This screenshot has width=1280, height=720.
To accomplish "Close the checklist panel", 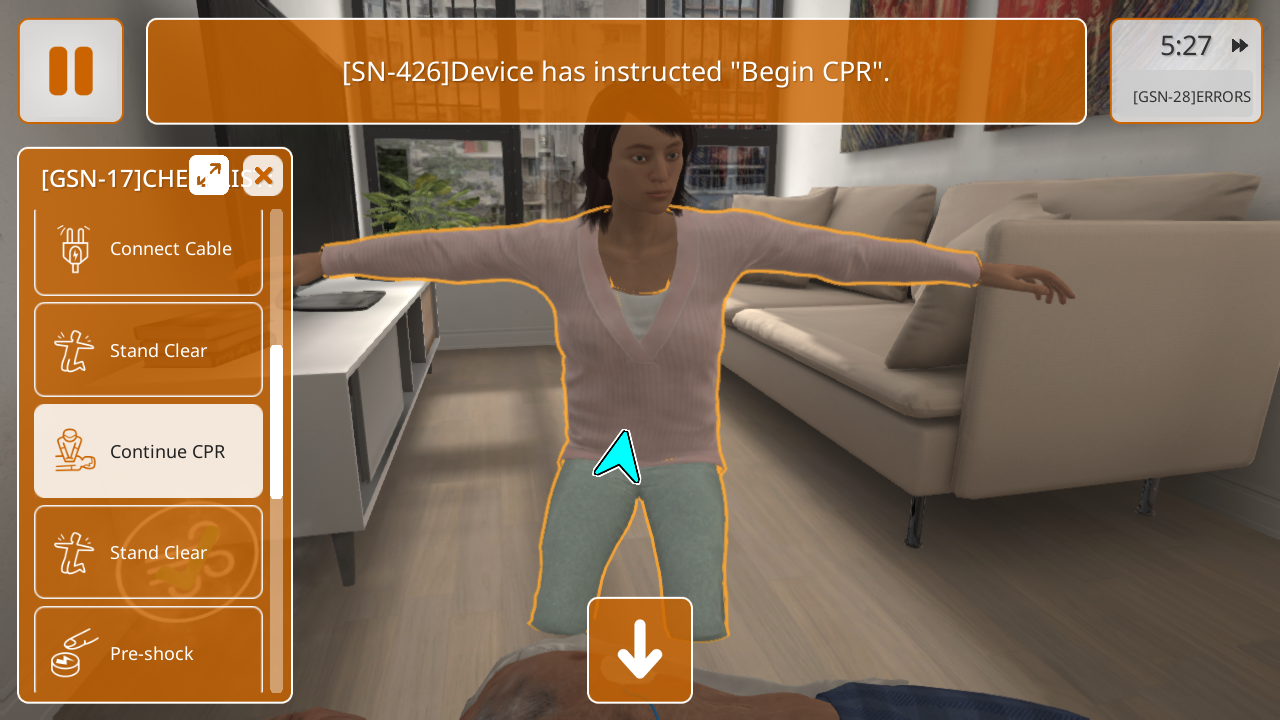I will (x=263, y=175).
